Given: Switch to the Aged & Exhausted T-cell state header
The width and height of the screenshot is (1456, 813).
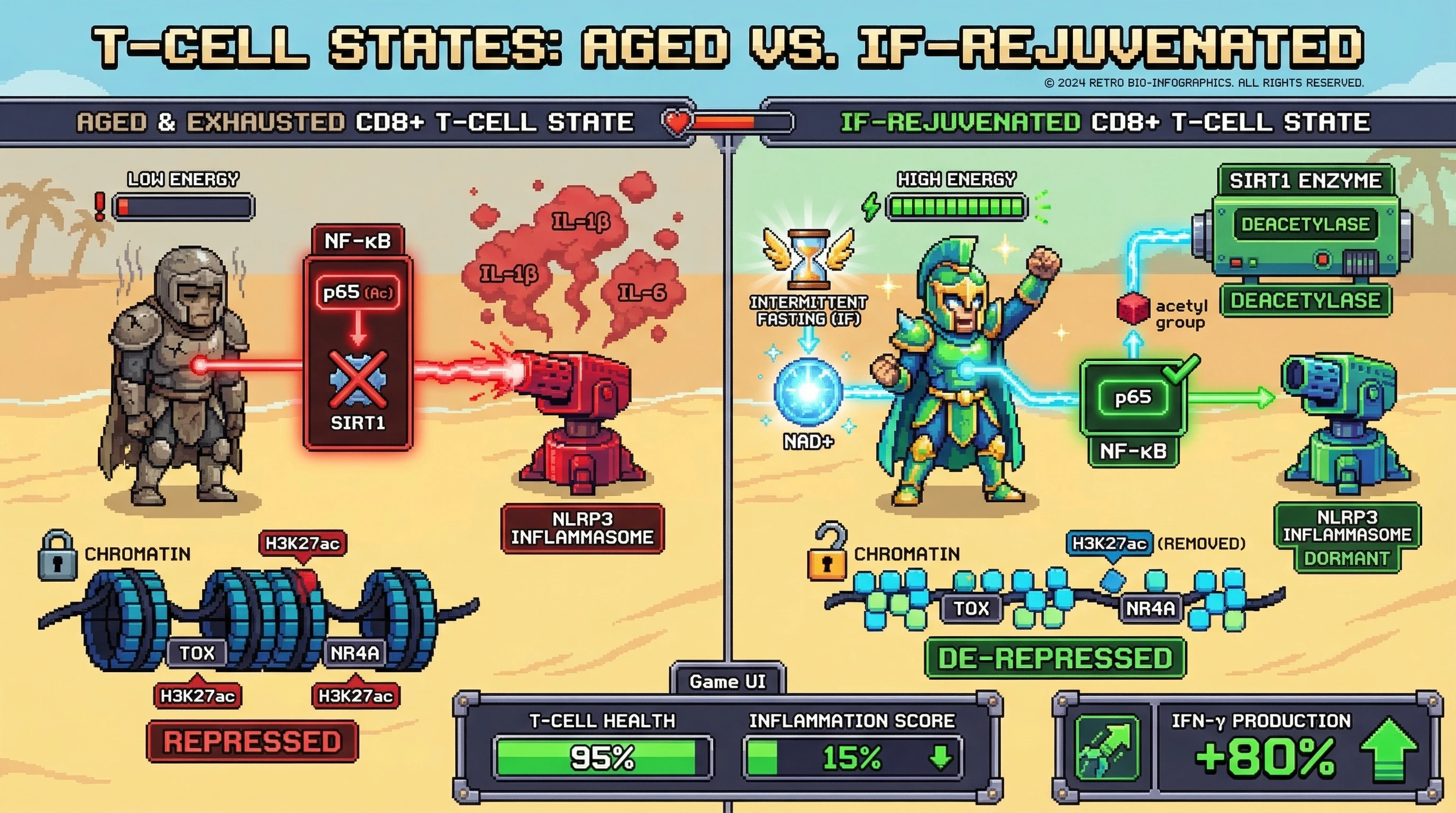Looking at the screenshot, I should (355, 122).
